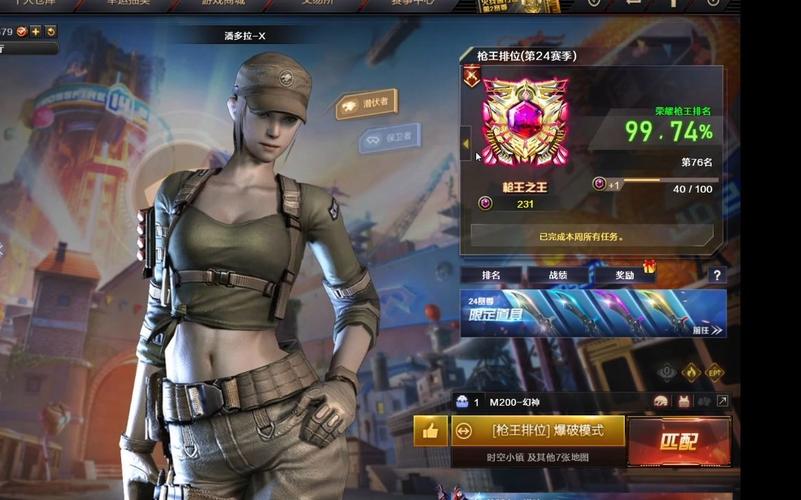Click the crossed-swords emblem on ranking panel
The width and height of the screenshot is (801, 500).
[472, 75]
